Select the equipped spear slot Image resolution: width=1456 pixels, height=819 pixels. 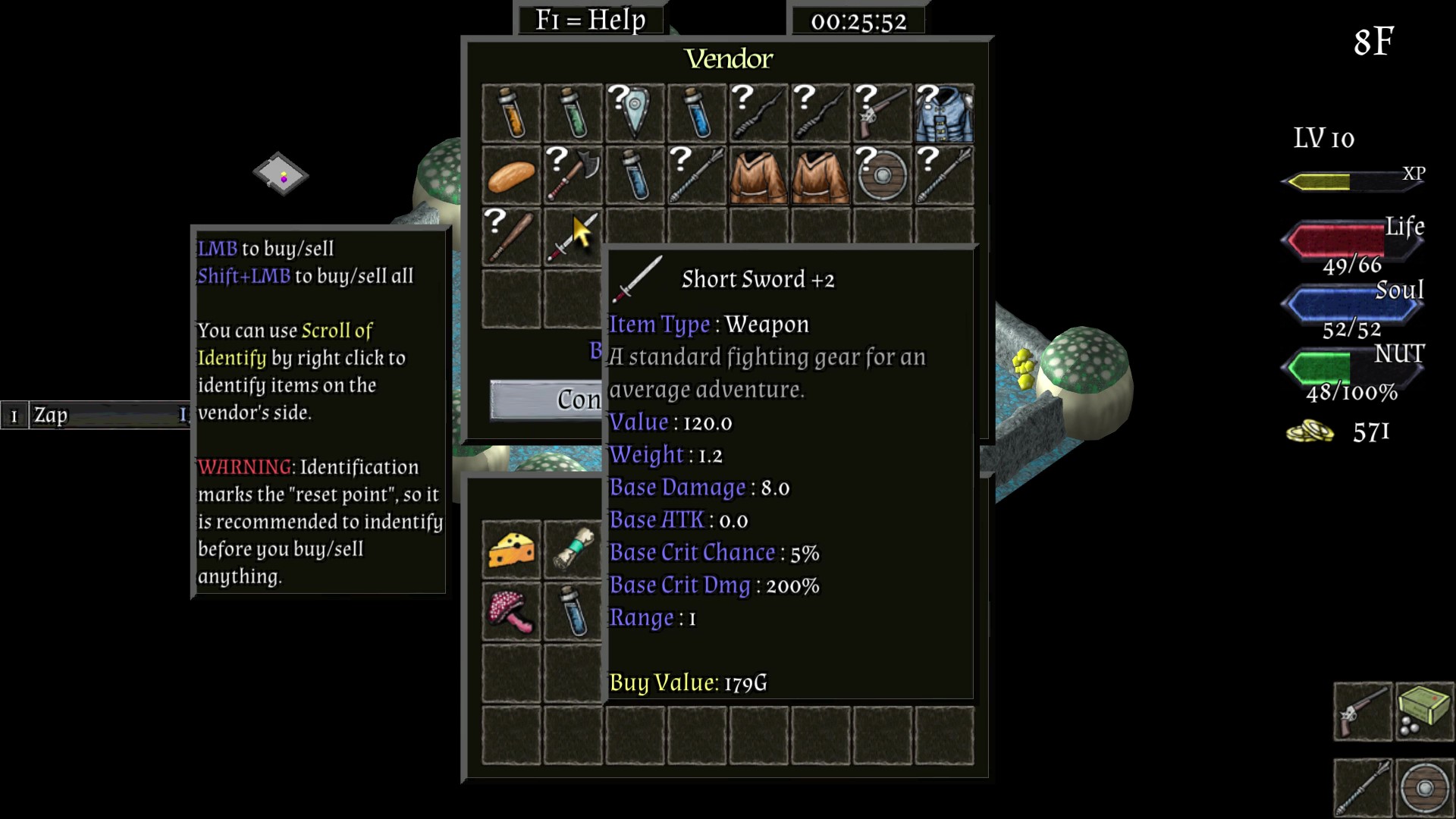1363,788
